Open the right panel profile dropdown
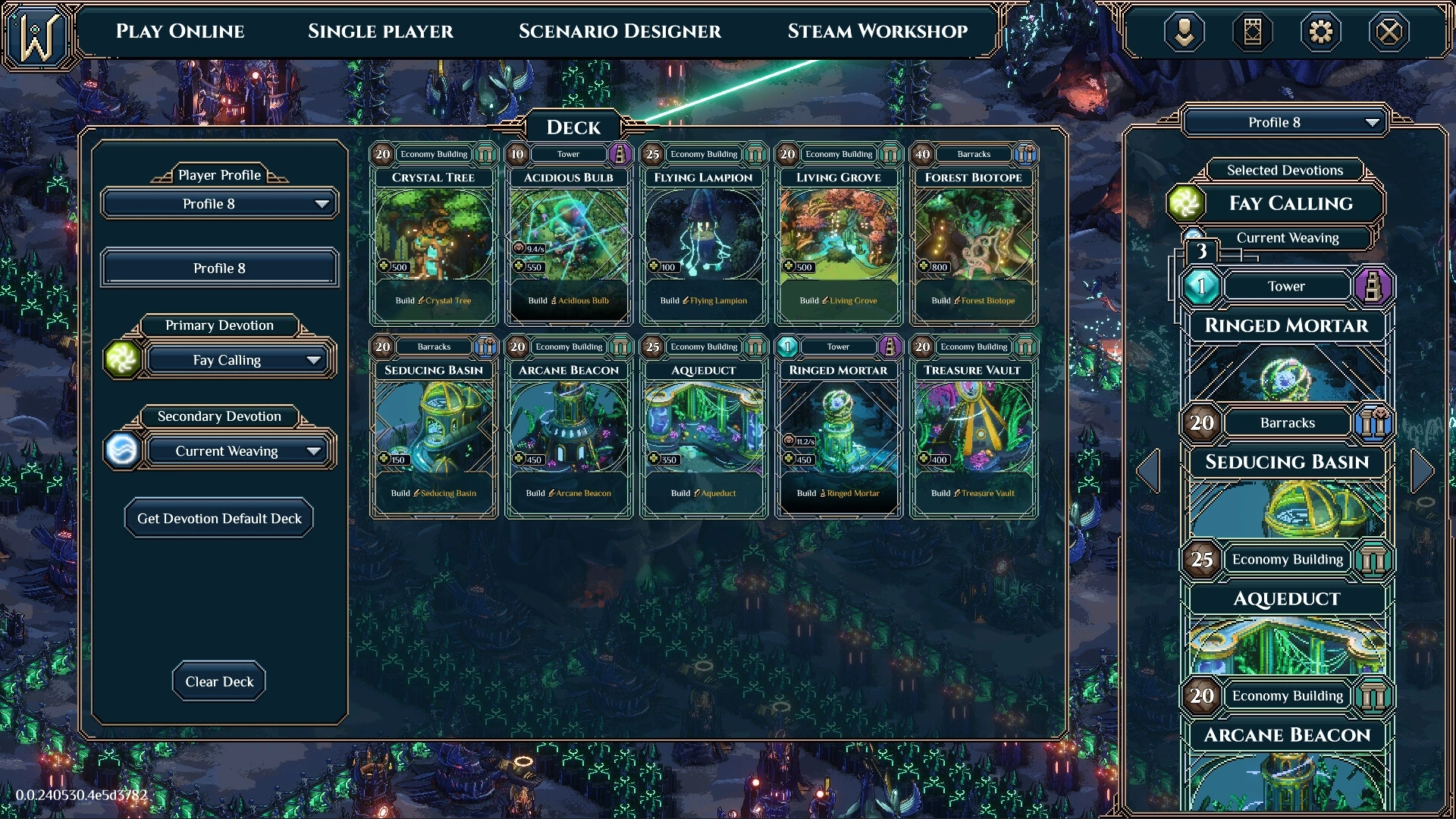Image resolution: width=1456 pixels, height=819 pixels. (x=1285, y=123)
